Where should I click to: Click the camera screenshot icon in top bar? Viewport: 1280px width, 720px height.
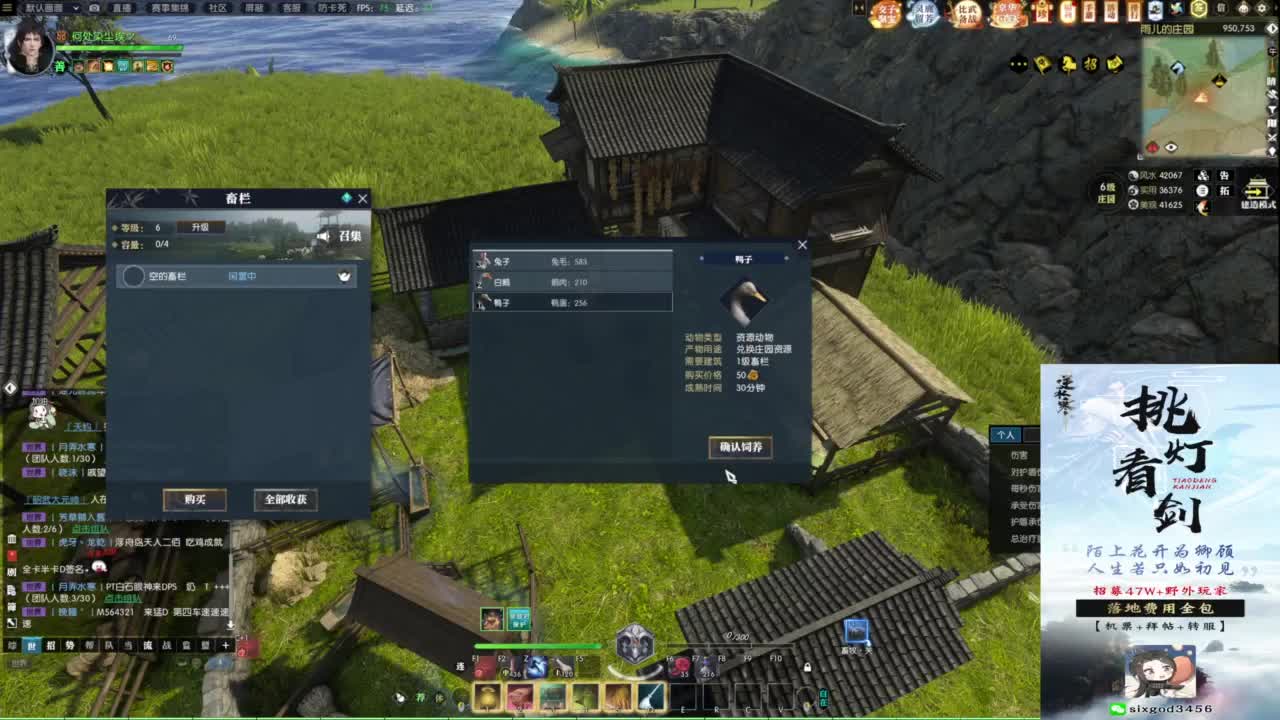click(92, 9)
